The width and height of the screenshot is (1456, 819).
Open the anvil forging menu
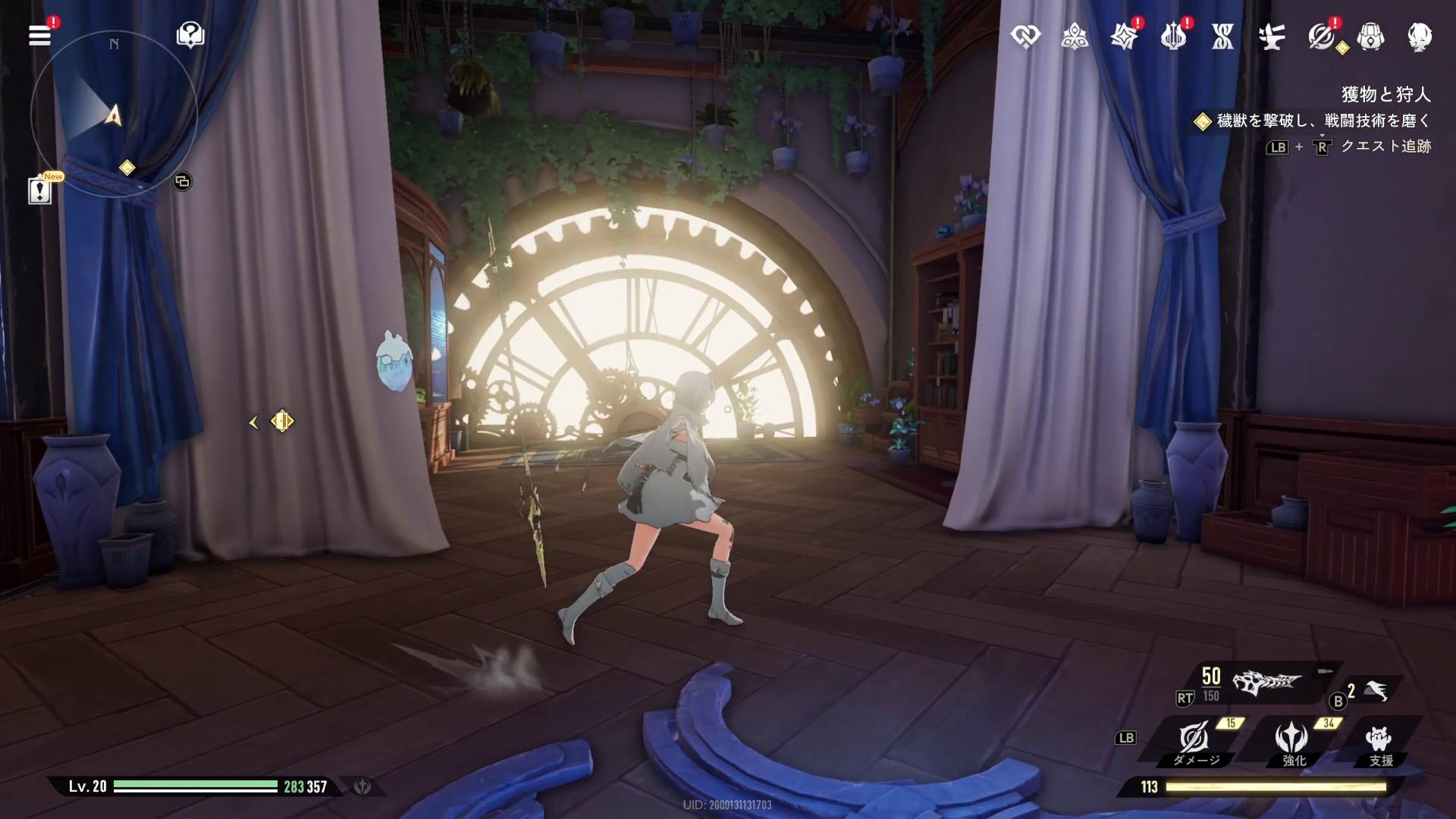(1272, 36)
